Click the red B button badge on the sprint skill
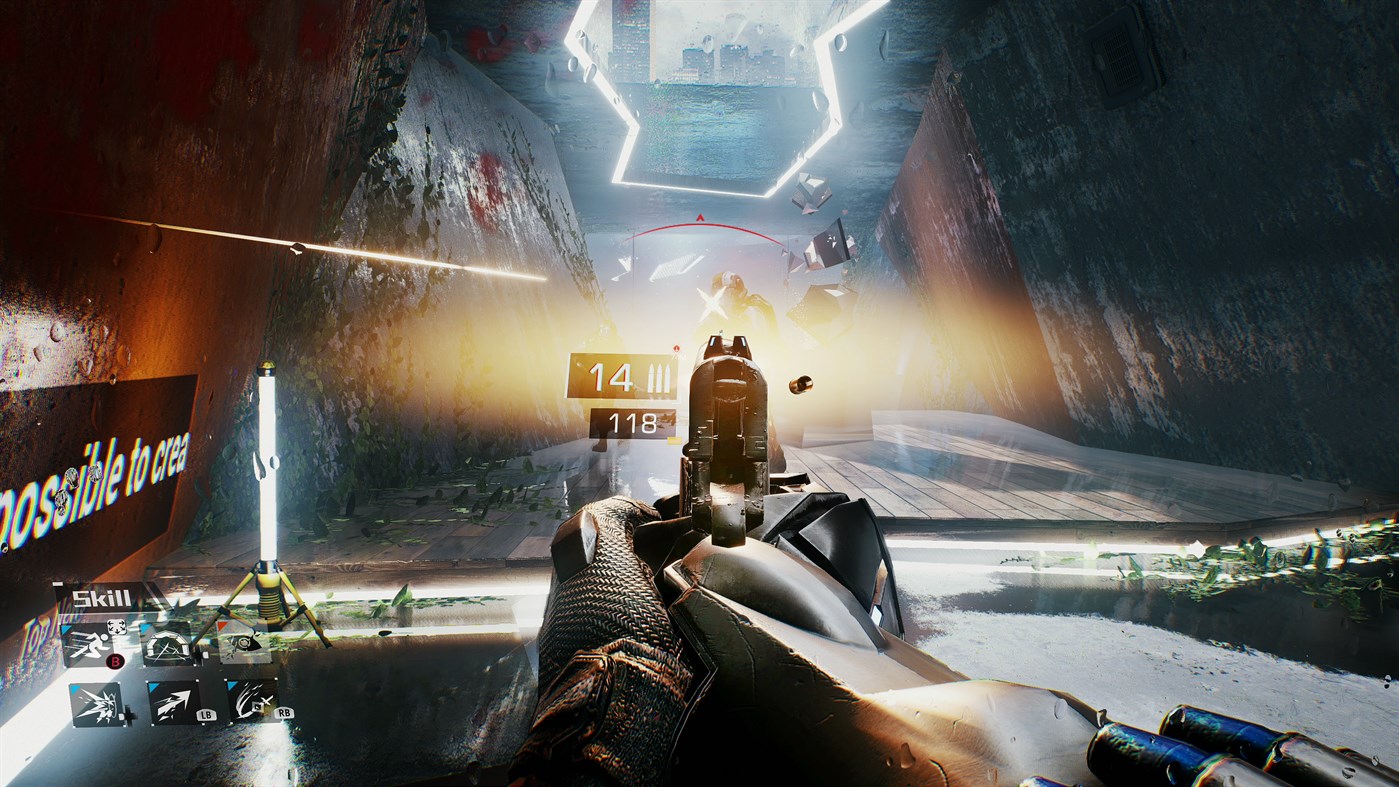Image resolution: width=1399 pixels, height=787 pixels. pos(115,661)
